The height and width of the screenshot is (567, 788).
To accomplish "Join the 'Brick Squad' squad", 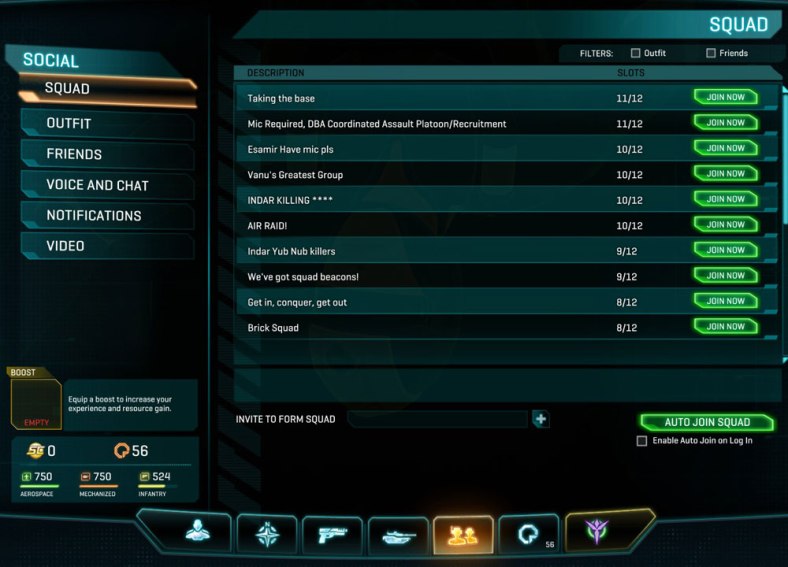I will (725, 327).
